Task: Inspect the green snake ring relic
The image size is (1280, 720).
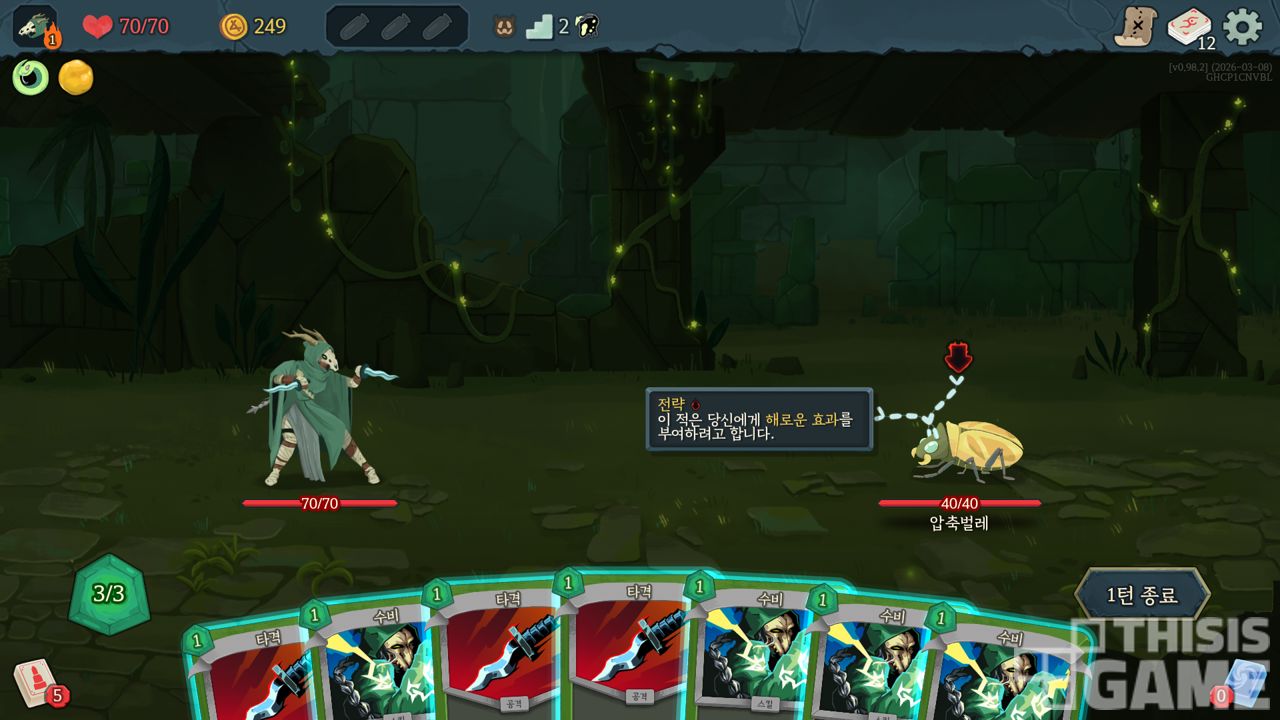Action: [30, 78]
